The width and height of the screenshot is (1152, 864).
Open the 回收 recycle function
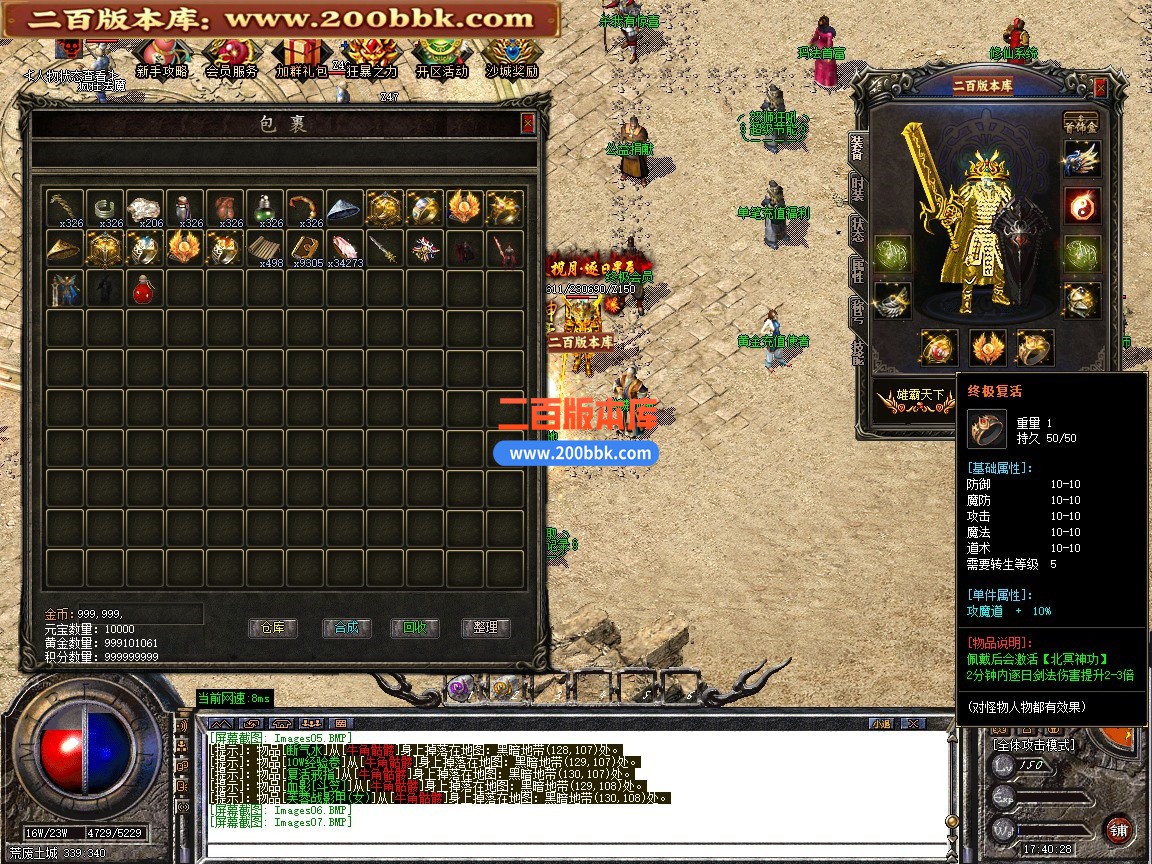[x=415, y=628]
